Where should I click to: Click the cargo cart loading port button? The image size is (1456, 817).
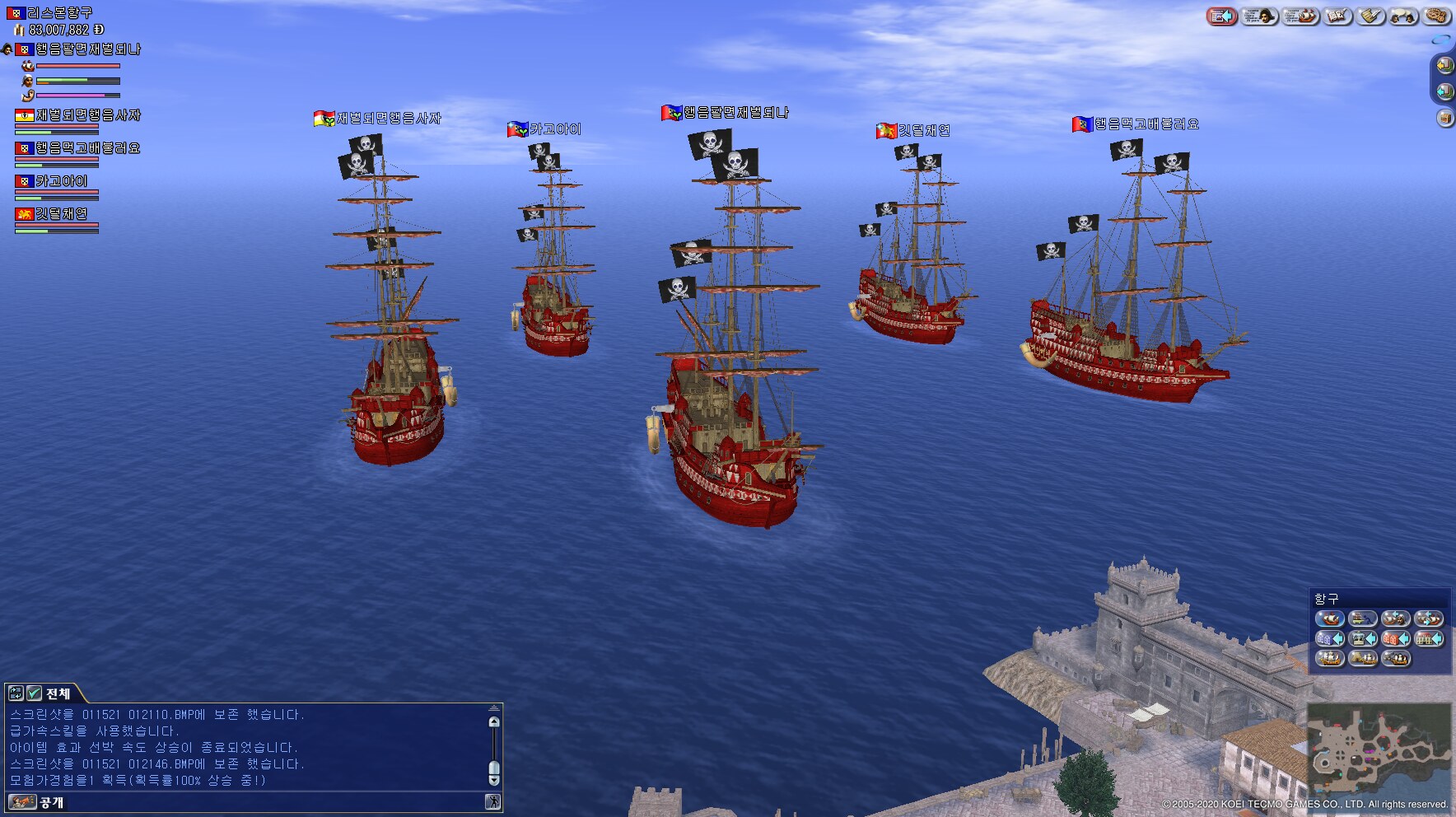(x=1362, y=619)
